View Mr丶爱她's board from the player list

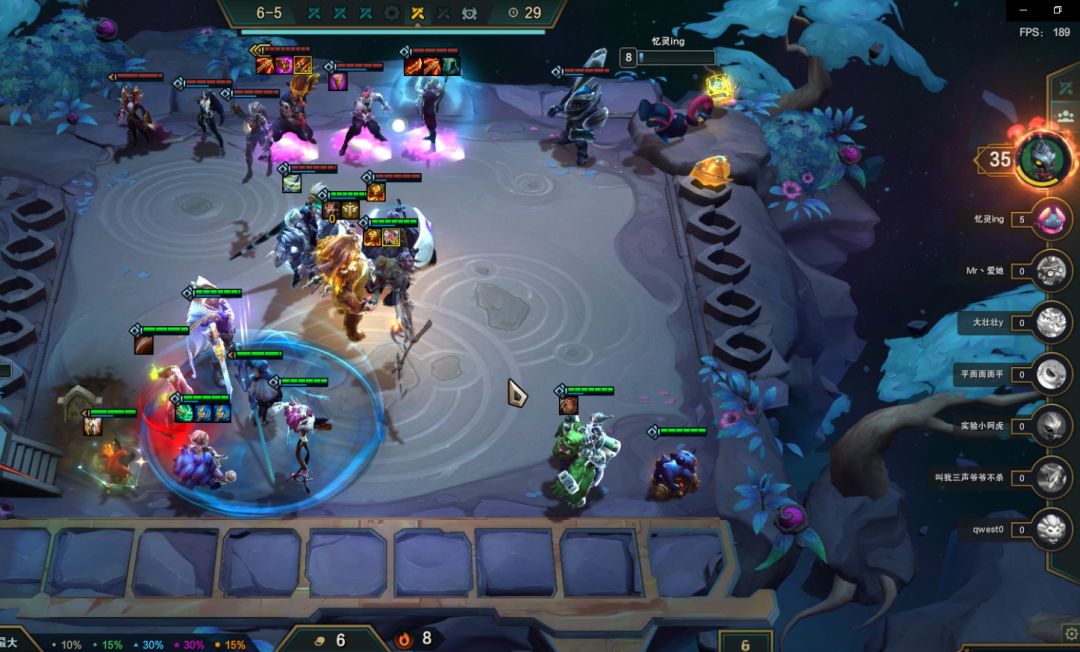pos(1050,270)
